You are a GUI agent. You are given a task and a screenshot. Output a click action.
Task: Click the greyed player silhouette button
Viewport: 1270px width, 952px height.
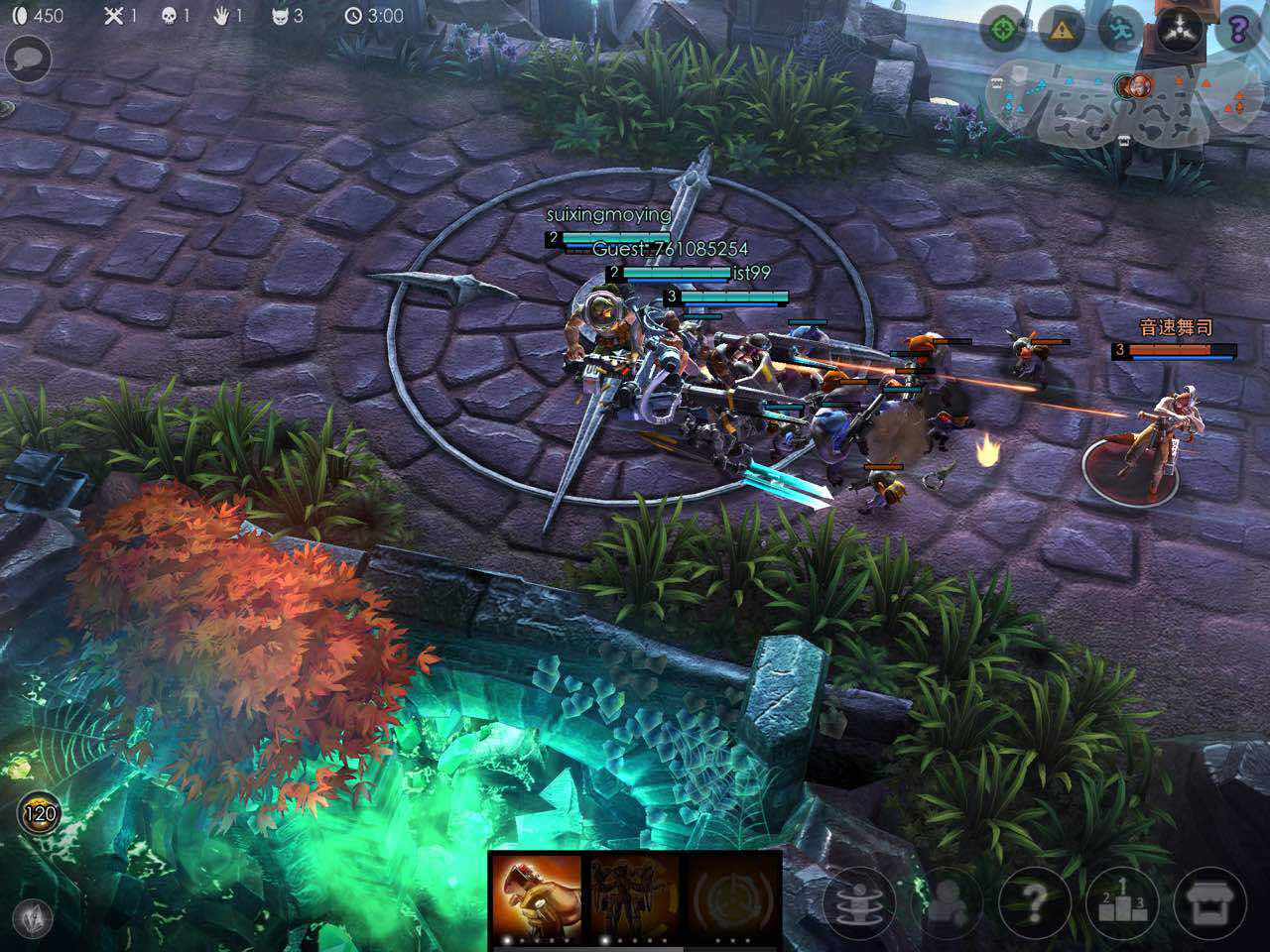click(x=950, y=902)
